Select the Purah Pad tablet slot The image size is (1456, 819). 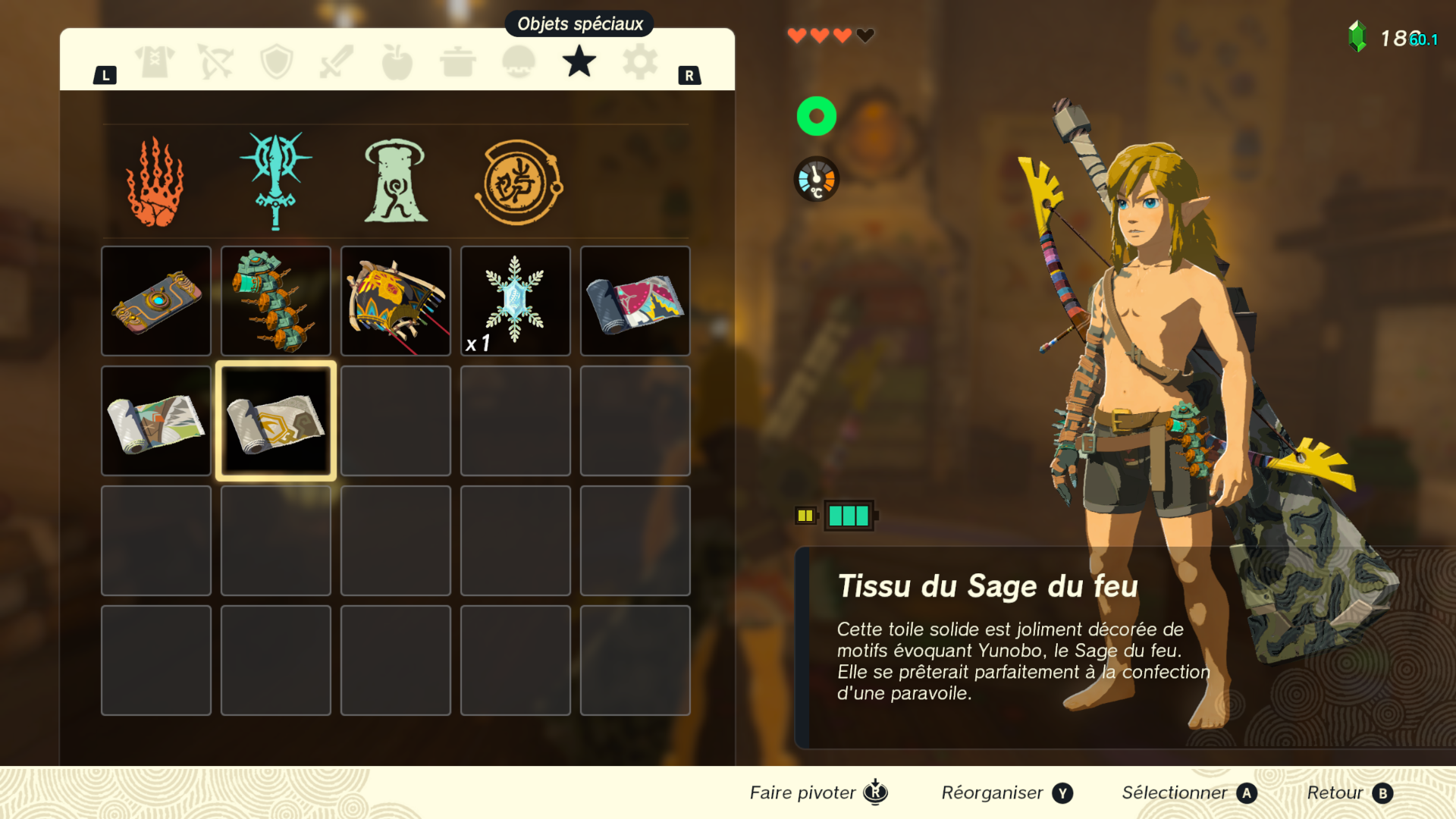[156, 301]
